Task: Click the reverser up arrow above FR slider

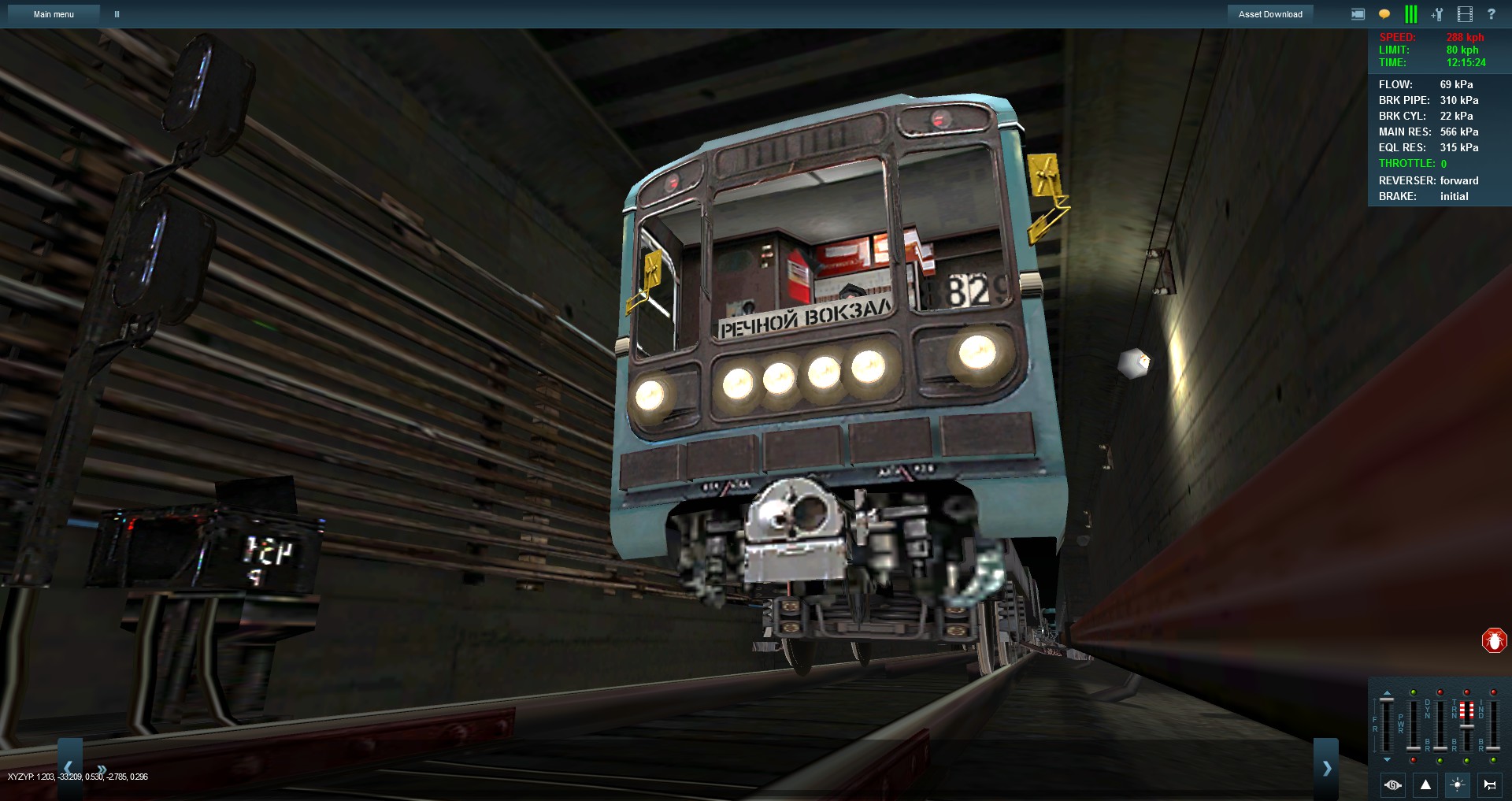Action: coord(1387,691)
